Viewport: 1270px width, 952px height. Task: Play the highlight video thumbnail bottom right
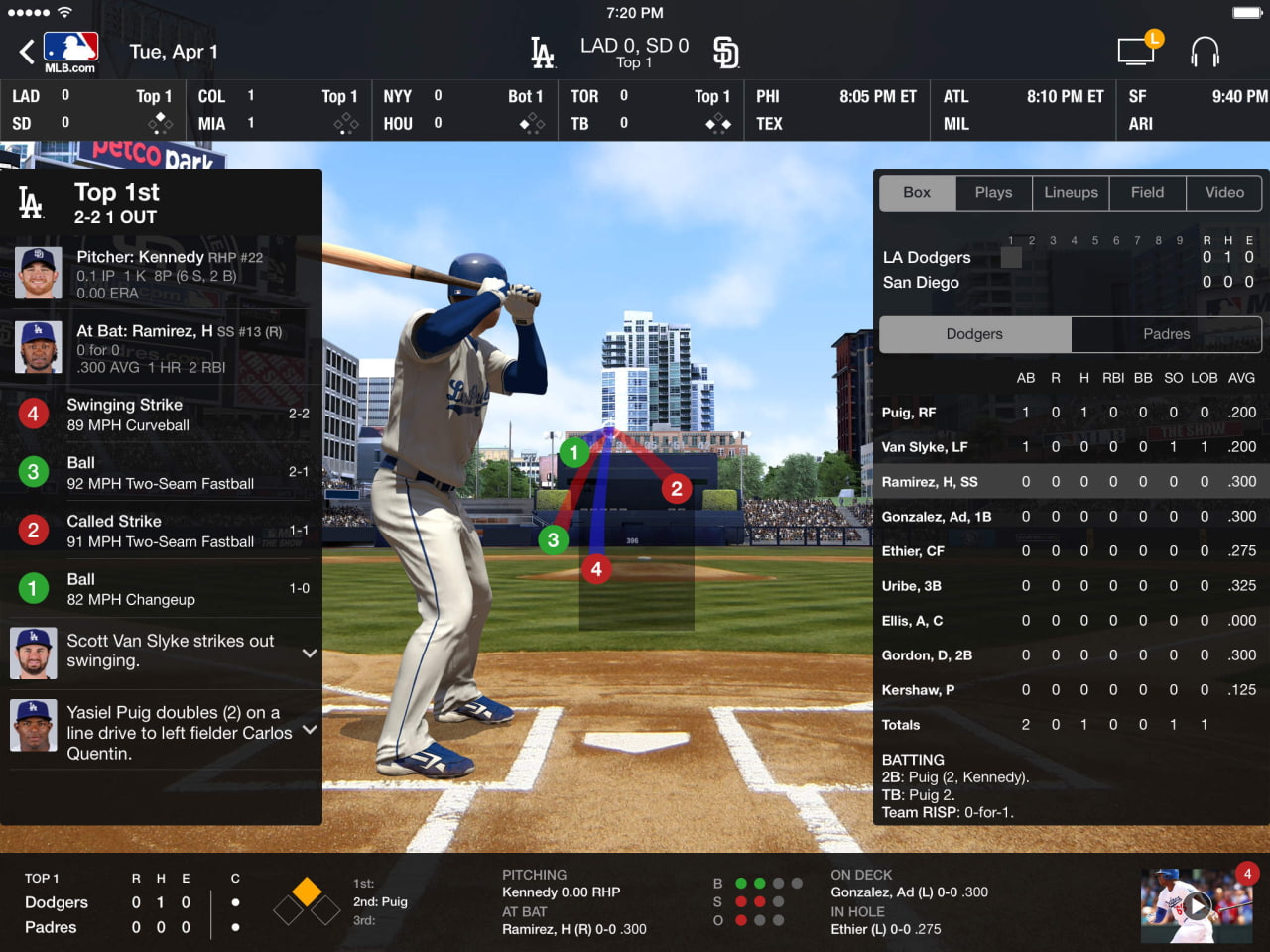point(1197,904)
